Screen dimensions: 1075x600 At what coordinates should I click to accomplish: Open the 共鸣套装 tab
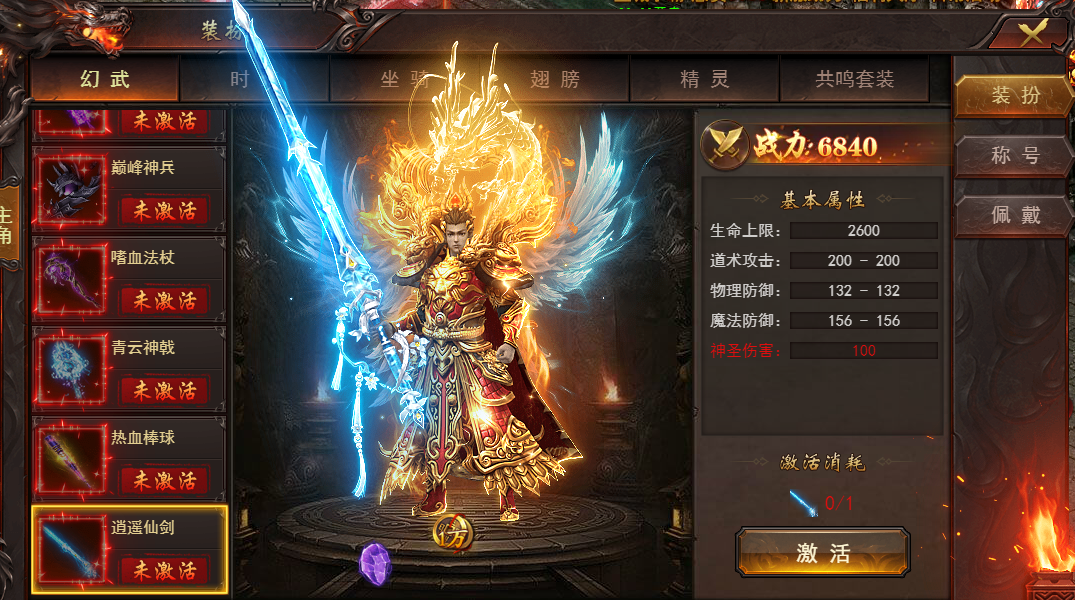point(854,79)
